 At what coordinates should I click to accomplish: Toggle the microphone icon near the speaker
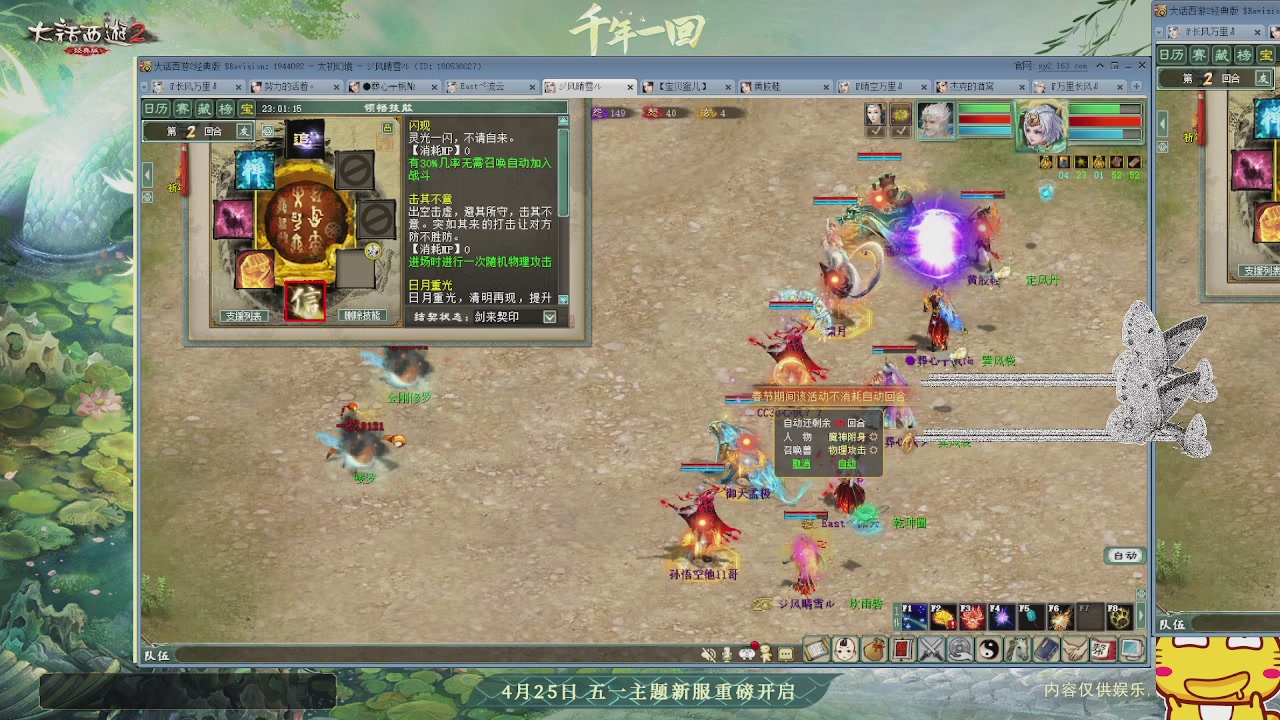tap(726, 652)
